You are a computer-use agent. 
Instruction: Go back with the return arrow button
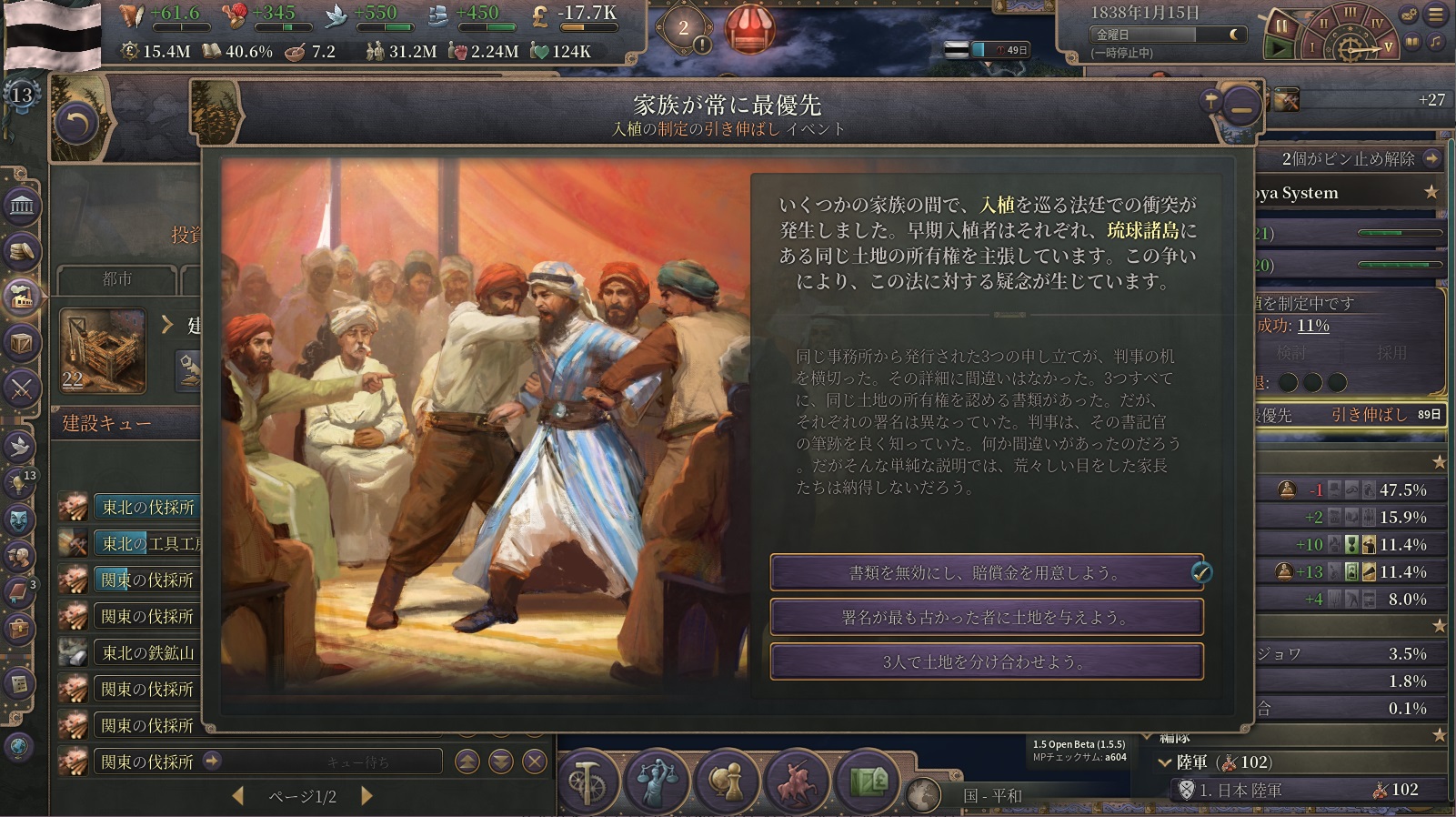pyautogui.click(x=76, y=123)
